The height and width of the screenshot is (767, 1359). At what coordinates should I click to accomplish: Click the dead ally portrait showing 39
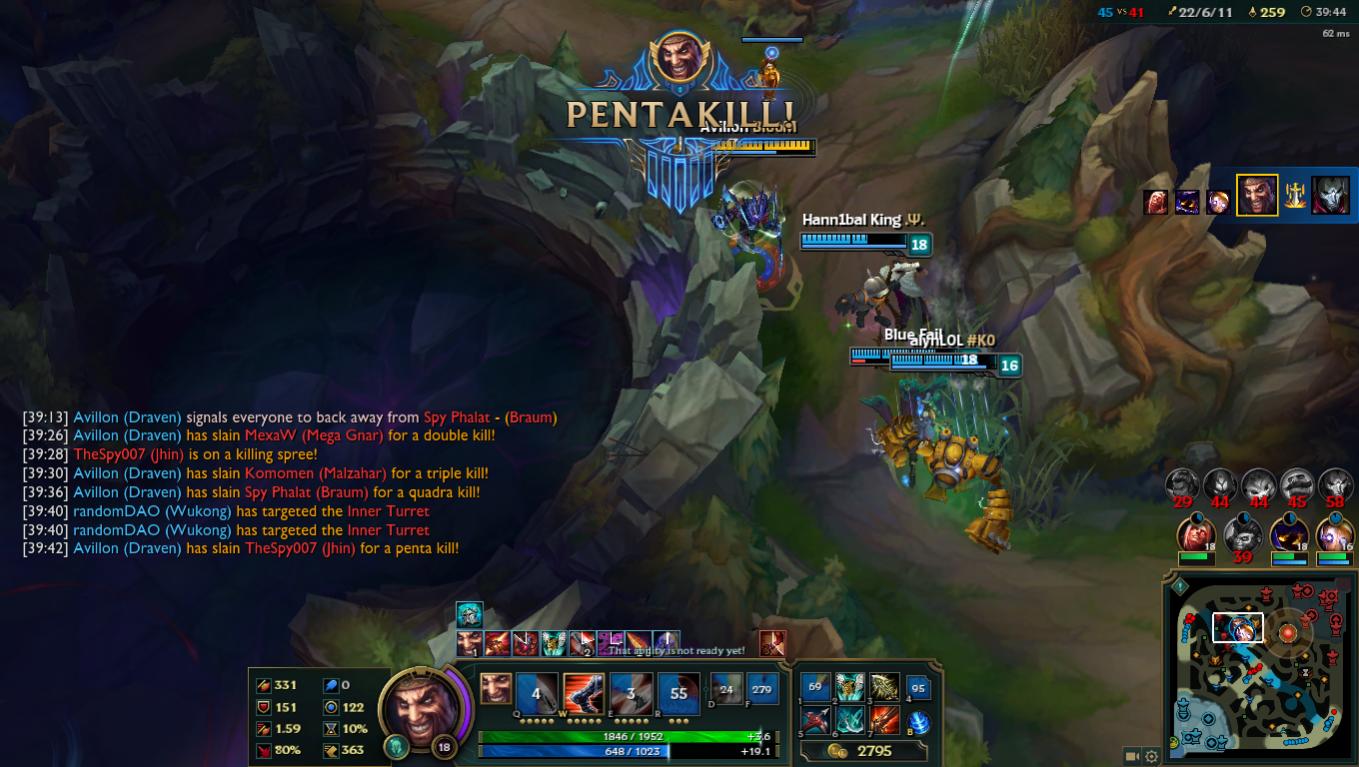click(x=1242, y=534)
